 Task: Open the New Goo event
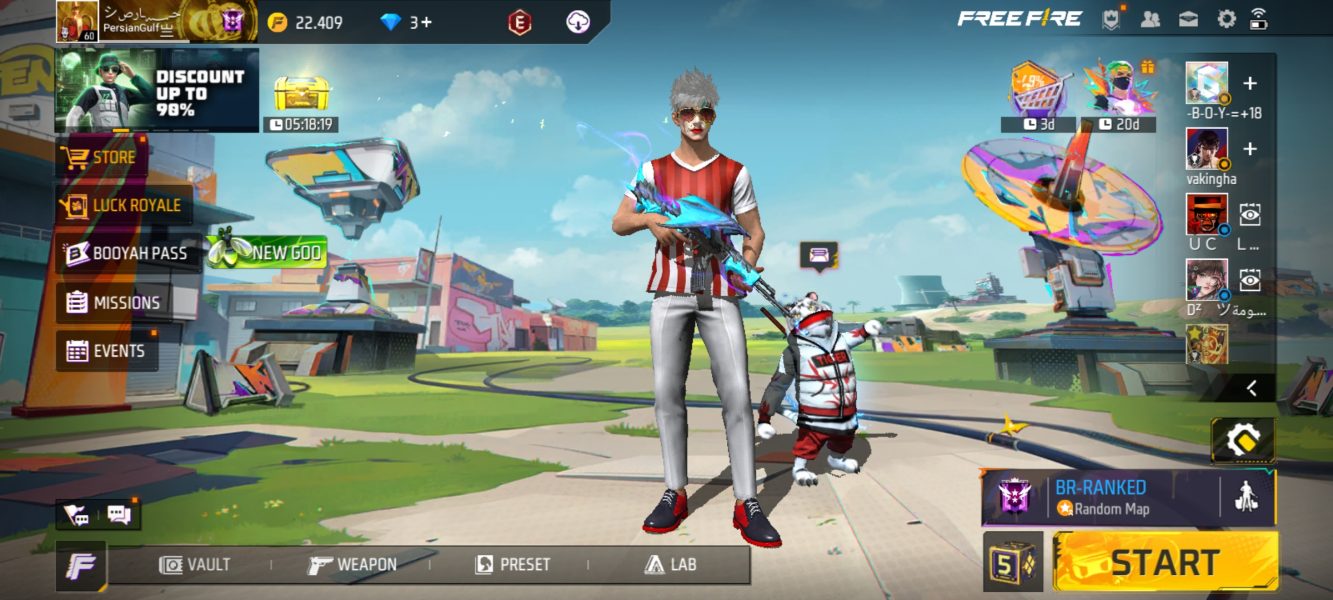point(266,253)
